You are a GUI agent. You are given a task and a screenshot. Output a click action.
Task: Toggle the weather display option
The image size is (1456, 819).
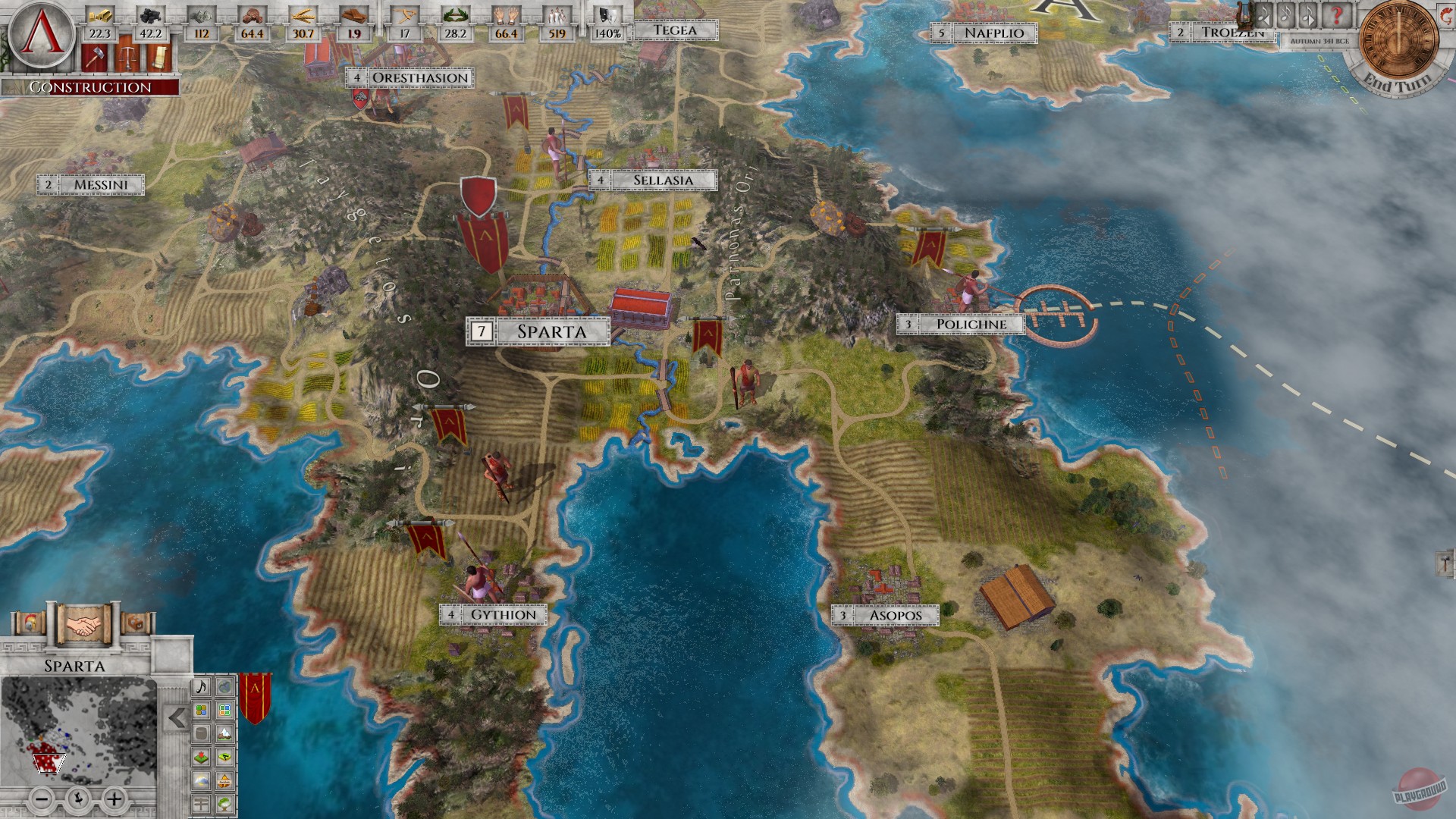point(201,779)
